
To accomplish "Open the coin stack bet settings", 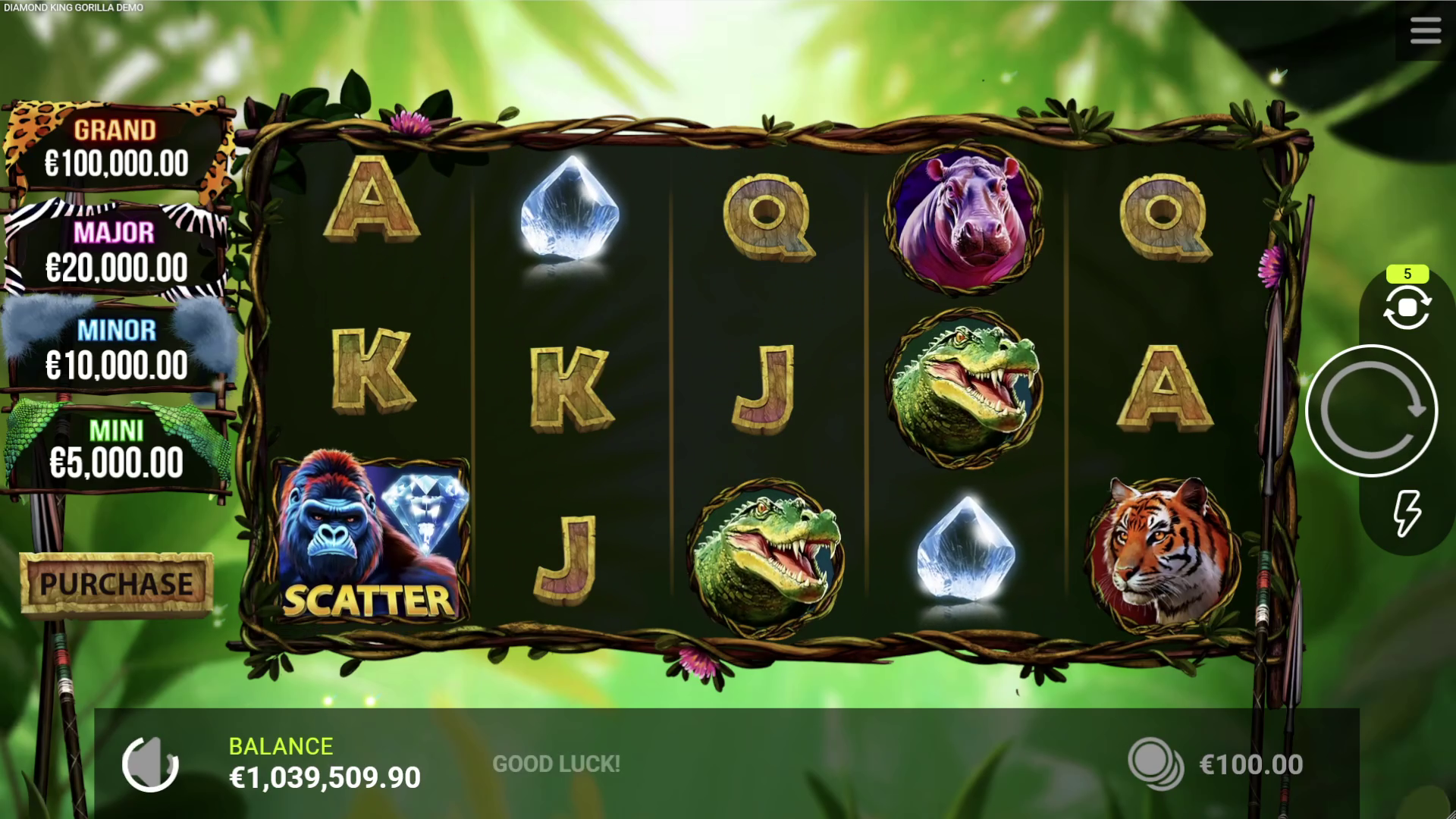I will pyautogui.click(x=1155, y=764).
